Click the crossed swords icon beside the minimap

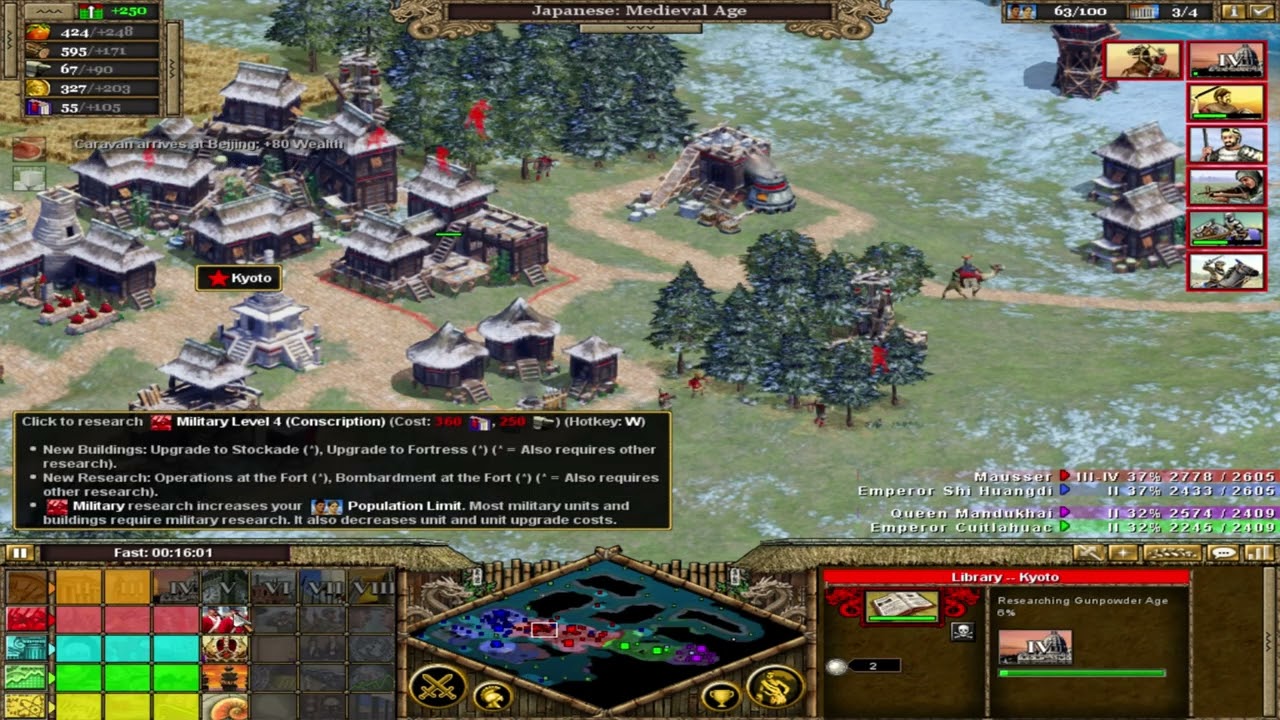pos(437,689)
